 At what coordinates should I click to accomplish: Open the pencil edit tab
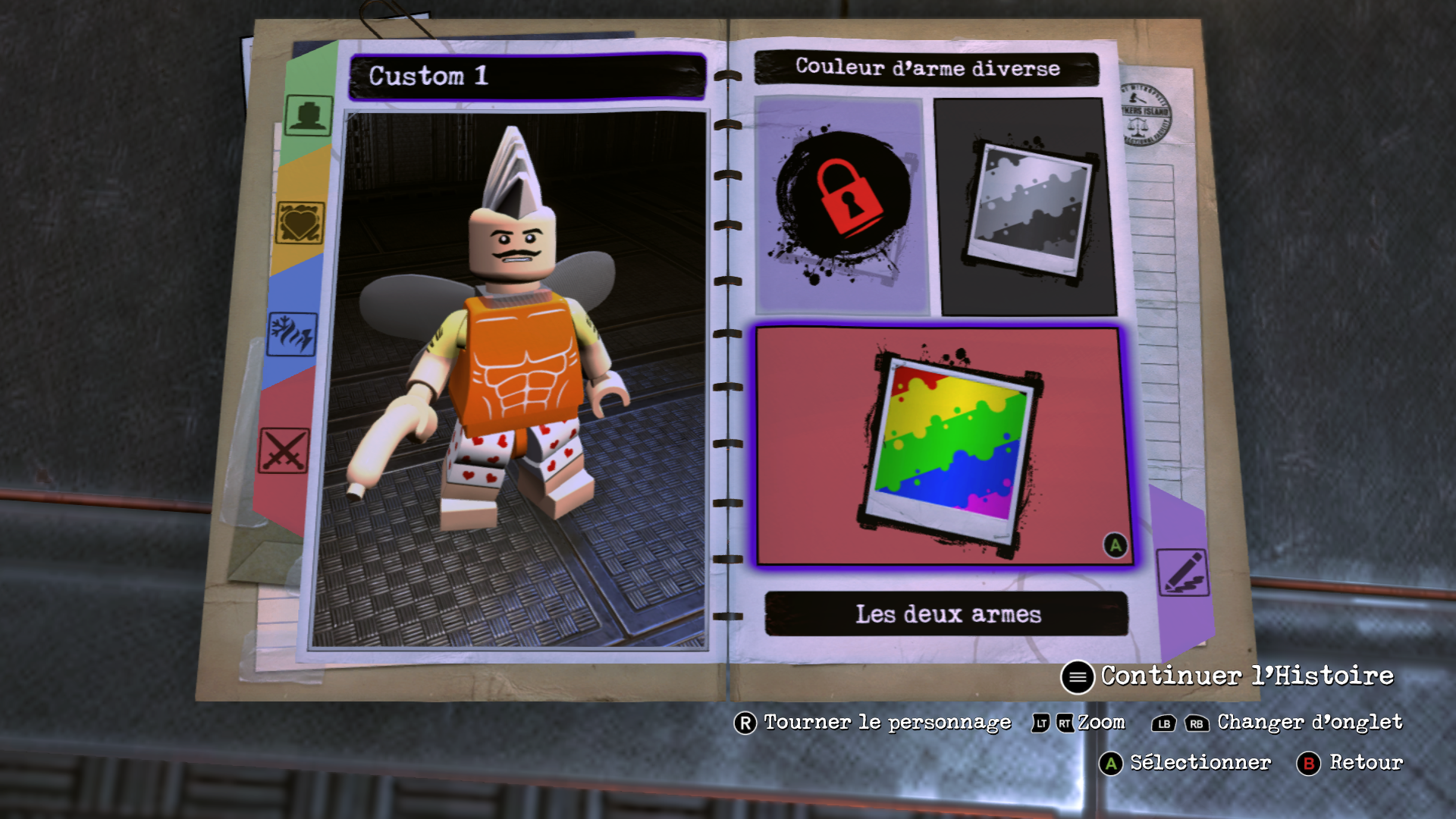[1182, 572]
